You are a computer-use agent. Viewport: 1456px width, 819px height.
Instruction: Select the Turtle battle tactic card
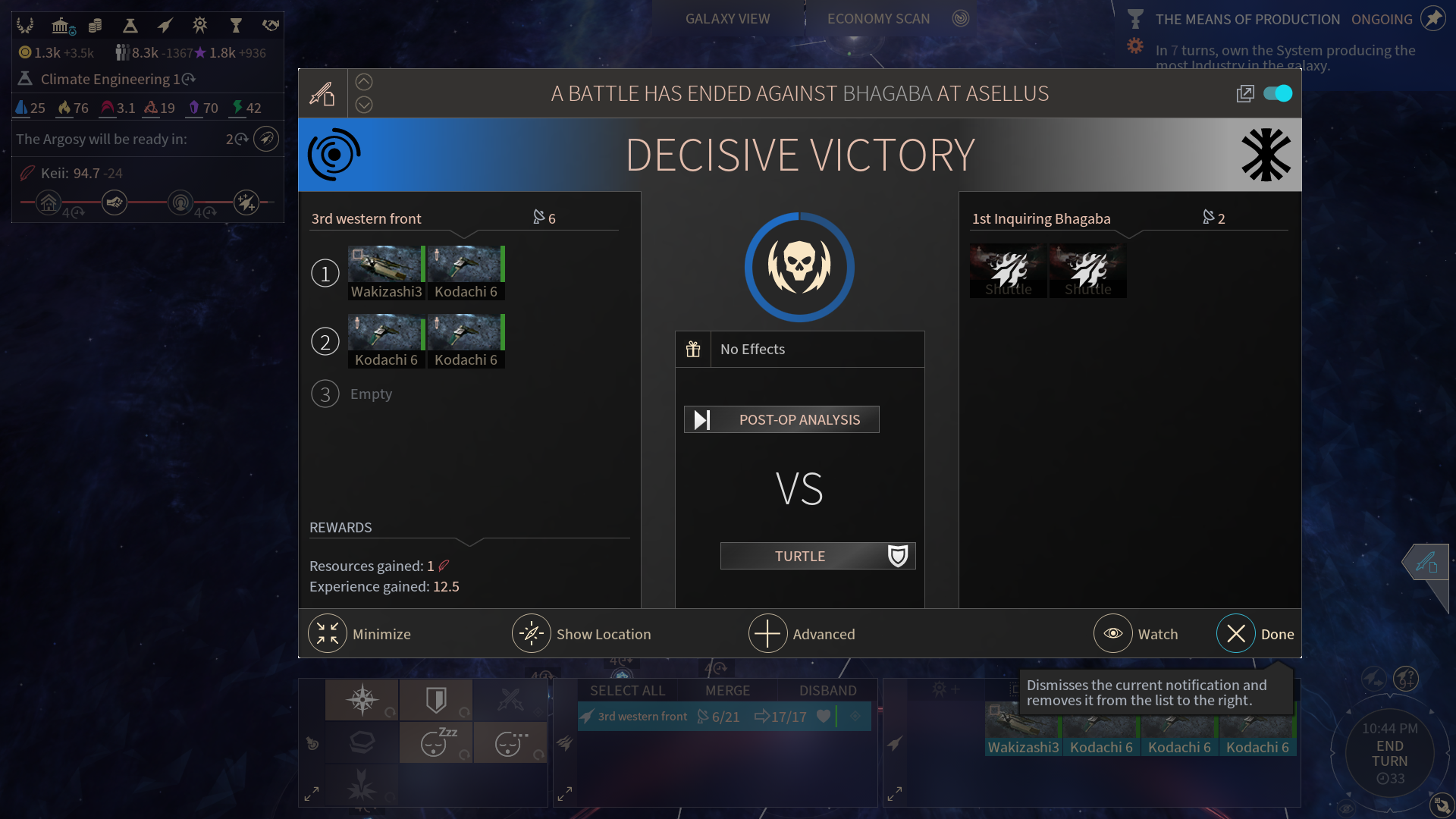(817, 556)
